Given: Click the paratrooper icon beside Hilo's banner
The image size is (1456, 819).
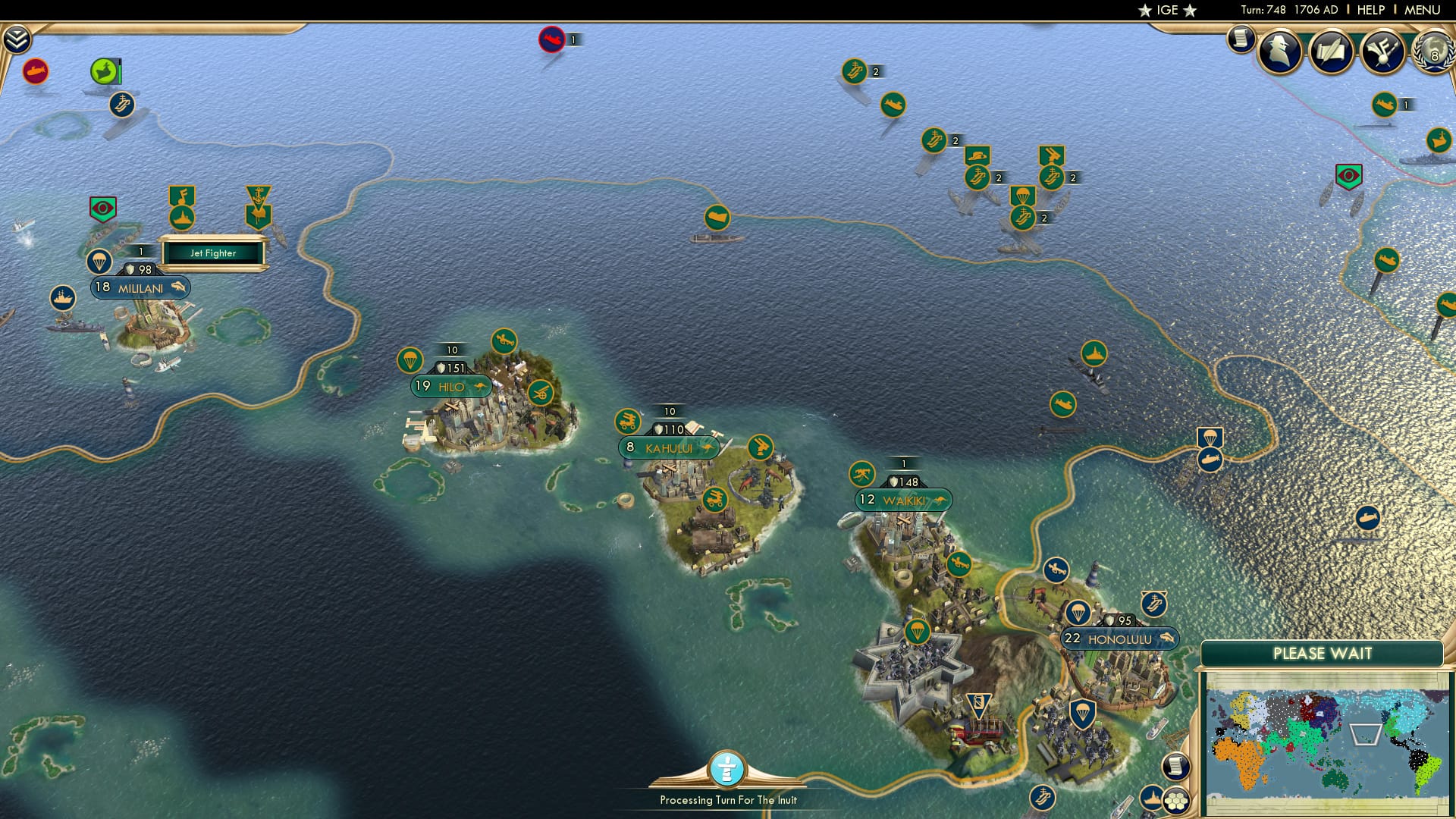Looking at the screenshot, I should coord(409,361).
